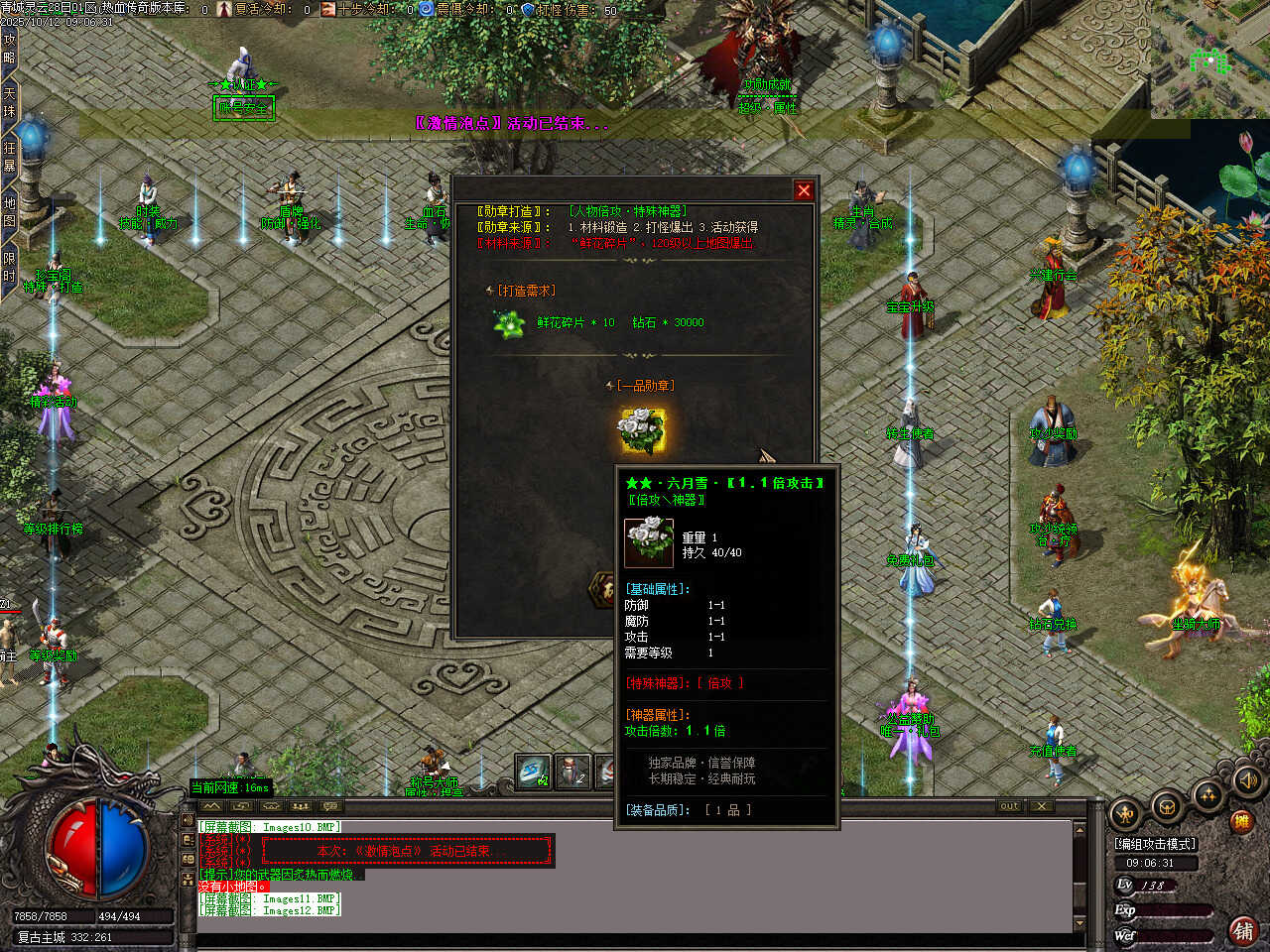Activate the 狂暴 berserk side tab
1270x952 pixels.
9,156
